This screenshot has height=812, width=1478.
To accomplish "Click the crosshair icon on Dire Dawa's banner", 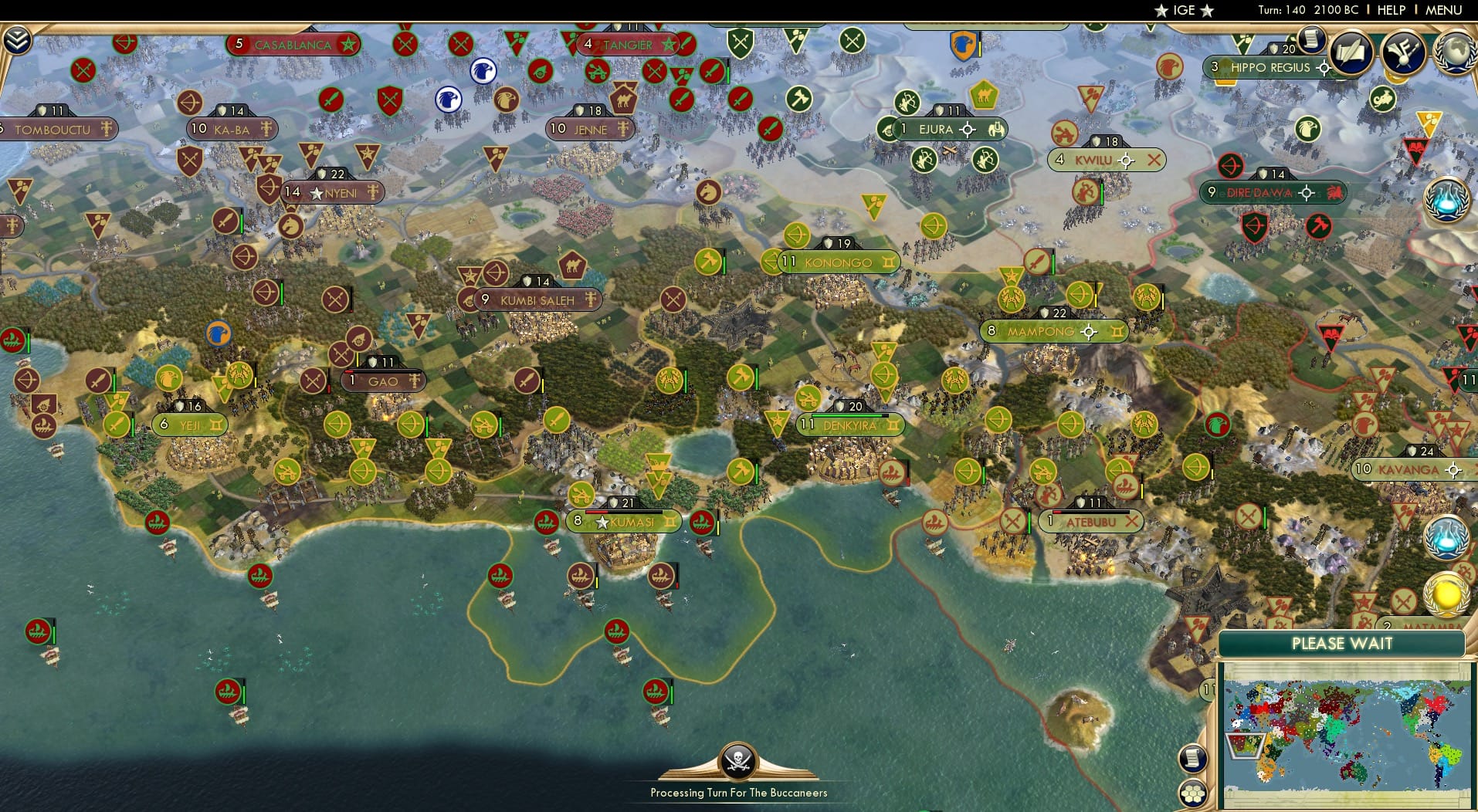I will pos(1307,193).
